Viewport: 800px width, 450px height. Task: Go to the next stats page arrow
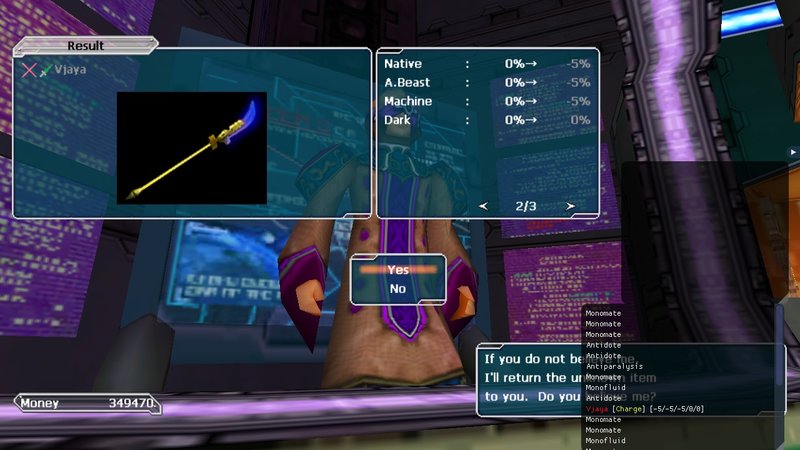coord(570,206)
